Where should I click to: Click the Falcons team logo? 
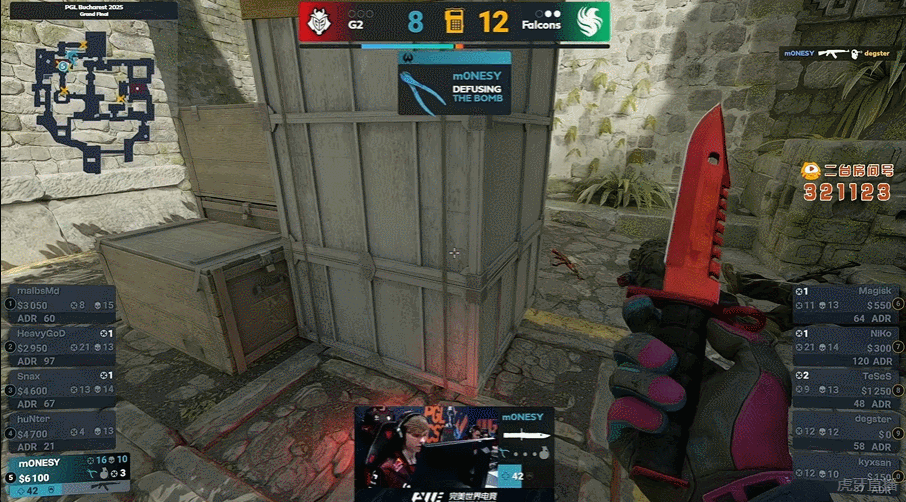583,21
